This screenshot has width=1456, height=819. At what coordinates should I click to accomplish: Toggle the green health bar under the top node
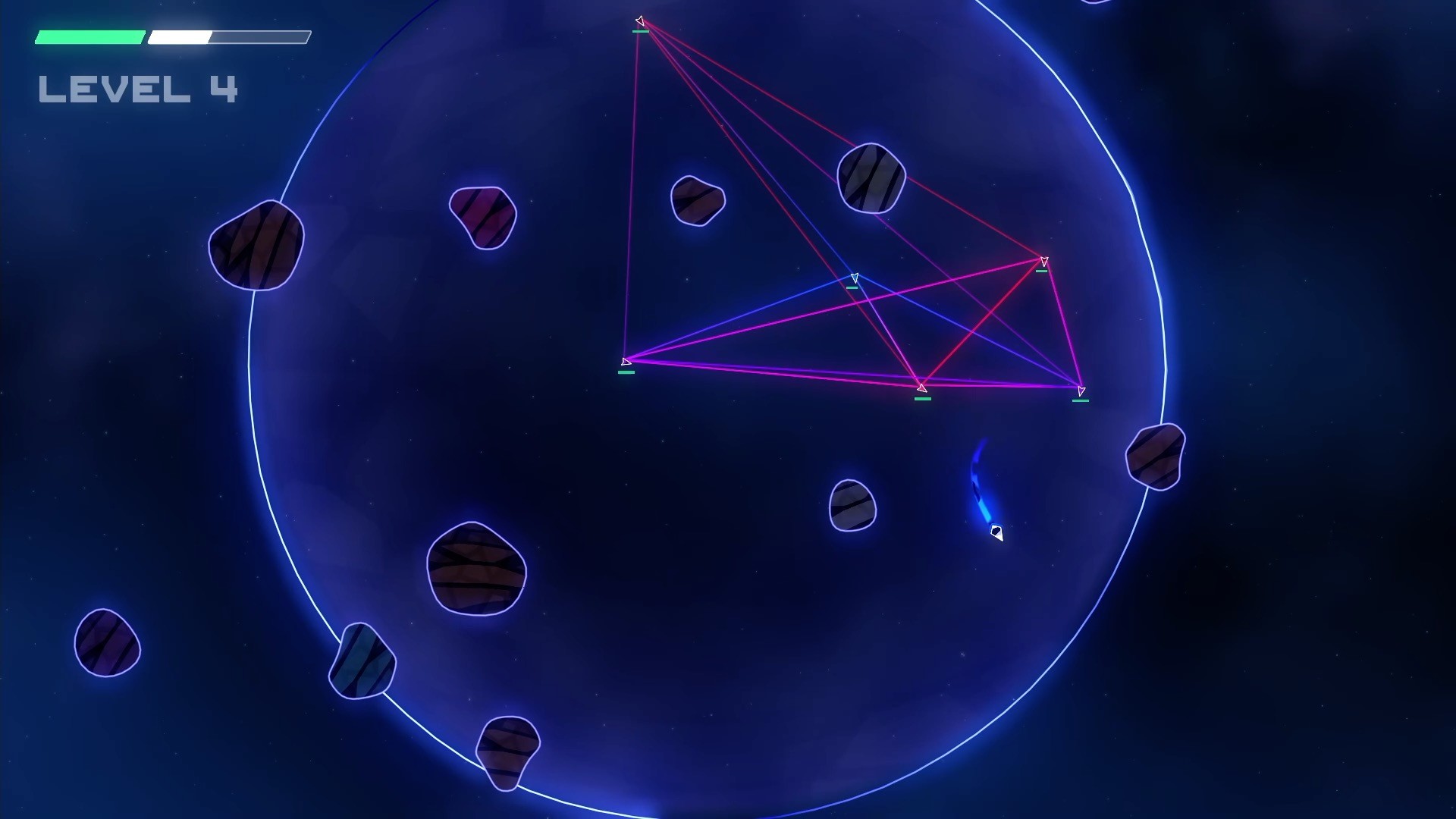pos(641,33)
